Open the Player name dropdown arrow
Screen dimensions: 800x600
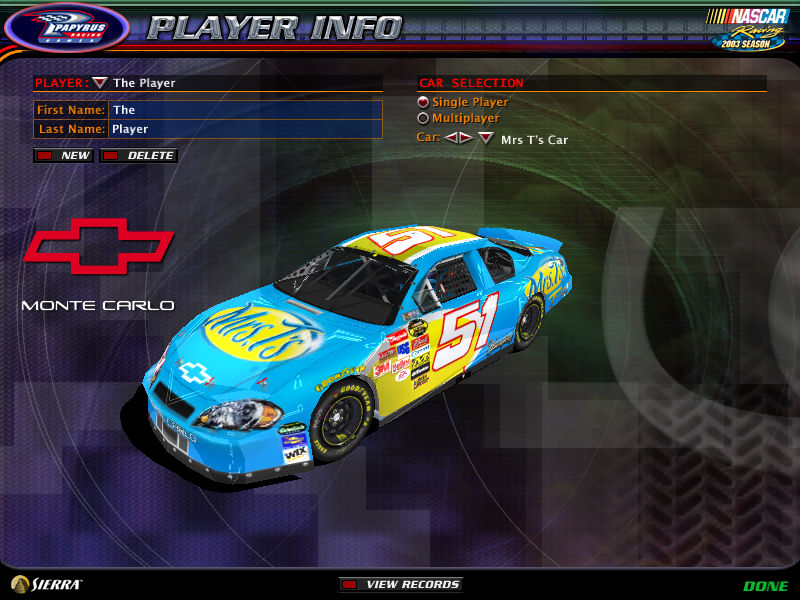[x=99, y=83]
